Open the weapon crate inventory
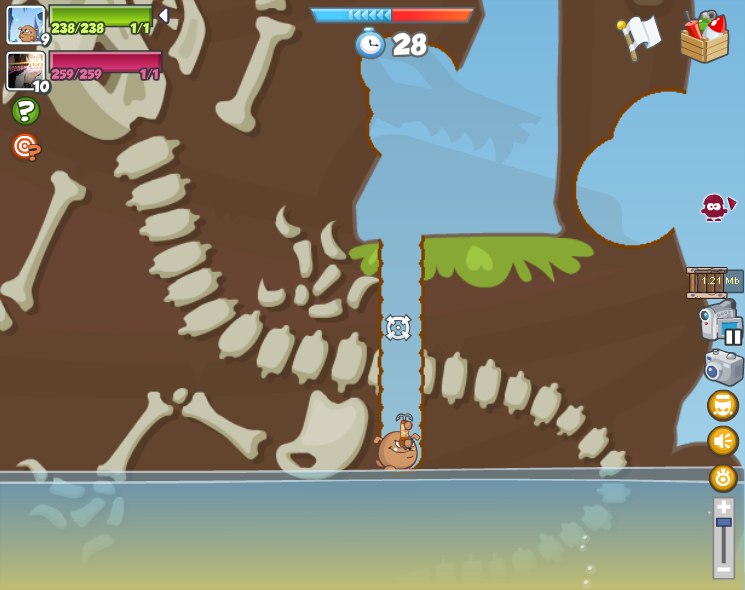Viewport: 745px width, 590px height. 704,37
